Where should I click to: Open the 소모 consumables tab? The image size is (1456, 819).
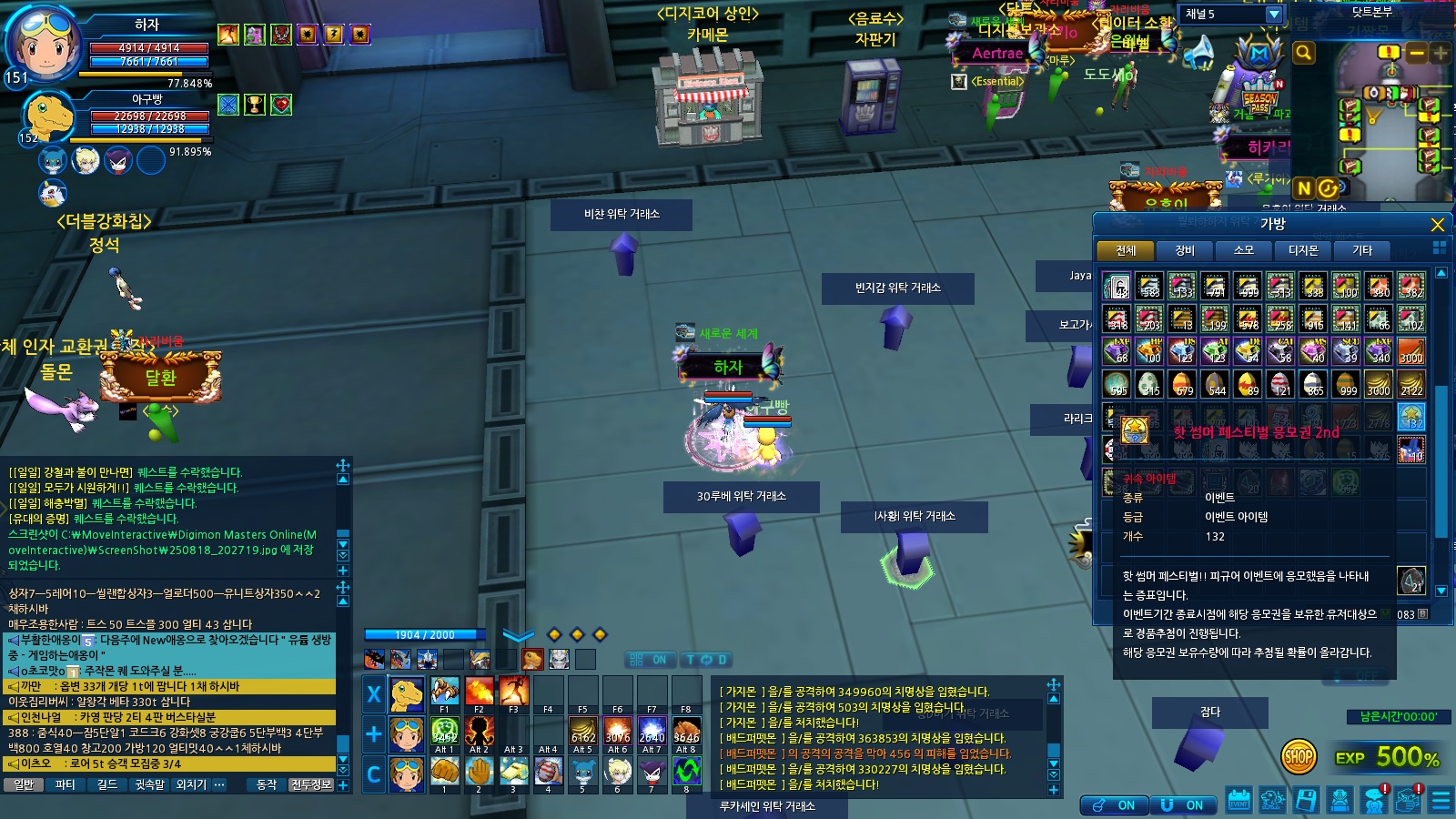[x=1243, y=250]
